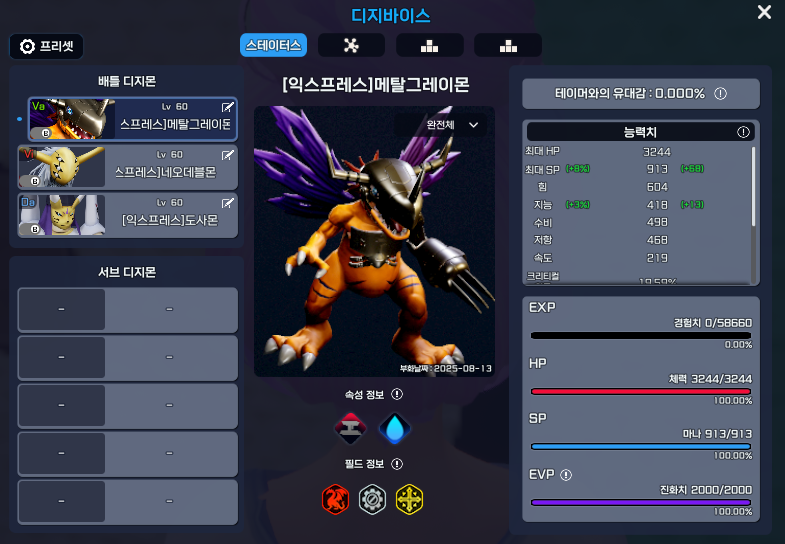
Task: Click the edit pencil on 네오데블몬's row
Action: 227,155
